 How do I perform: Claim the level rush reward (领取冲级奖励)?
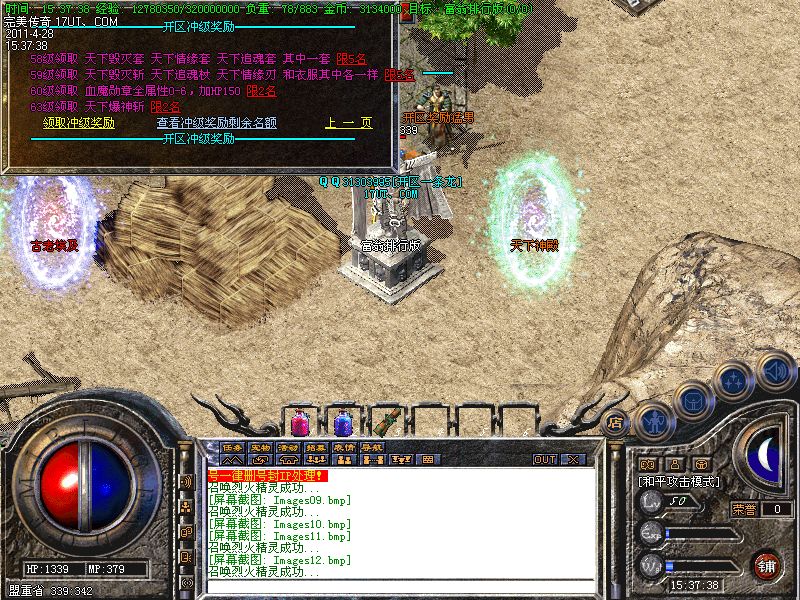tap(78, 123)
